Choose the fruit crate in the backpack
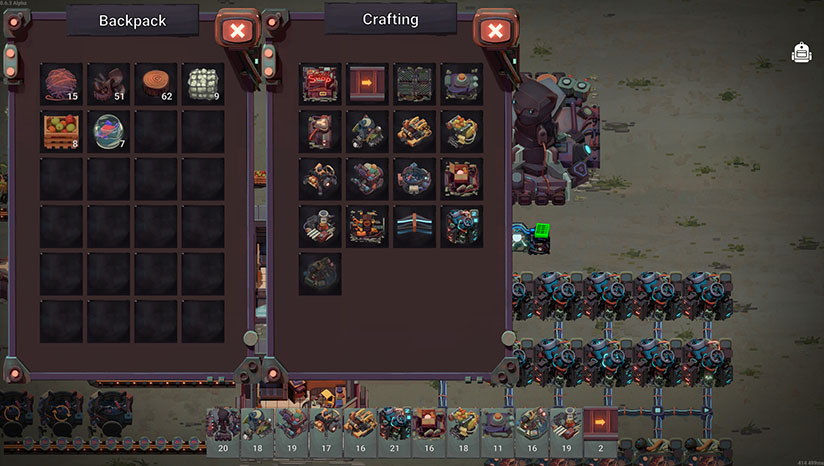The width and height of the screenshot is (824, 466). coord(62,131)
